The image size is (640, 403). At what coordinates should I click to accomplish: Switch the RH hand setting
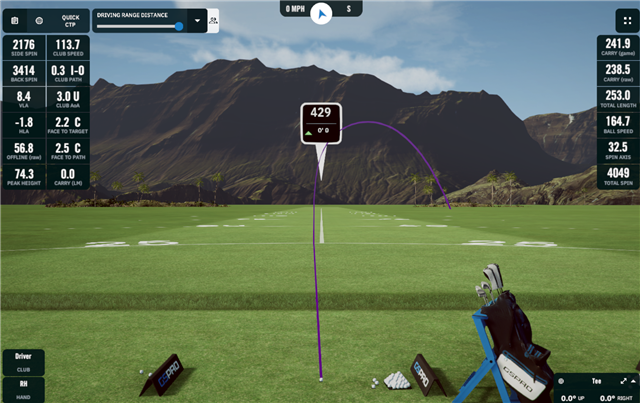[x=23, y=387]
